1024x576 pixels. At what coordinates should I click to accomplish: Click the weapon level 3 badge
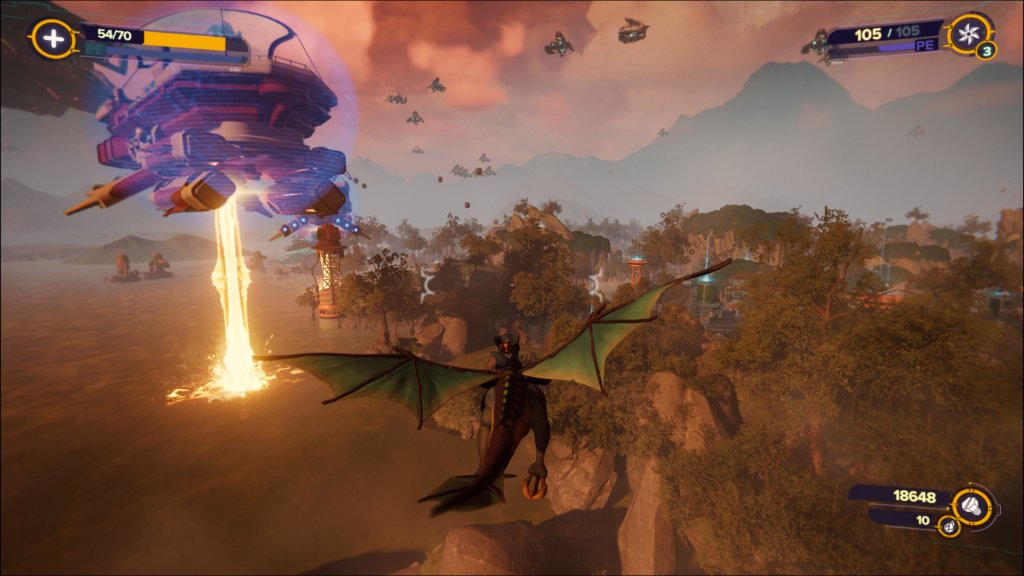point(986,51)
